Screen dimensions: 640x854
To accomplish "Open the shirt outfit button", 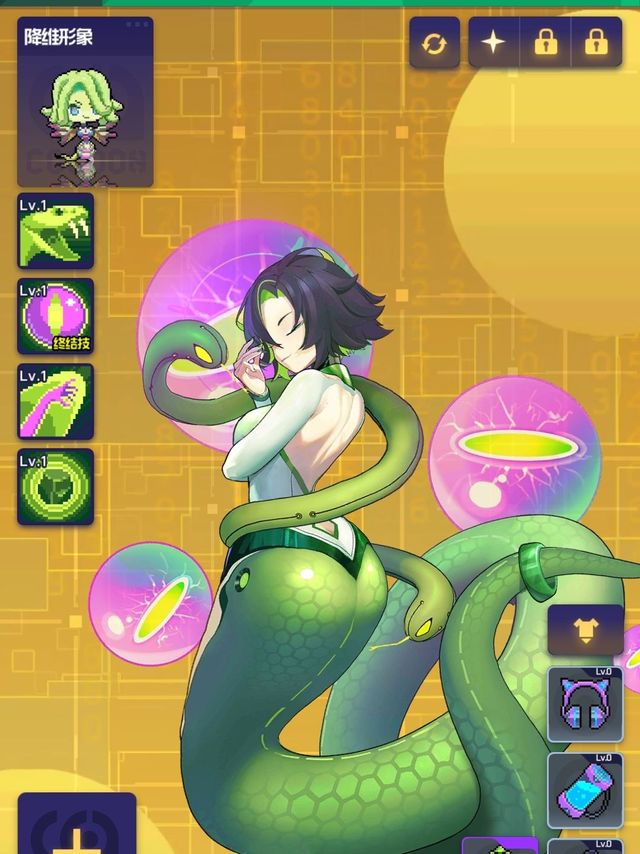I will click(584, 630).
